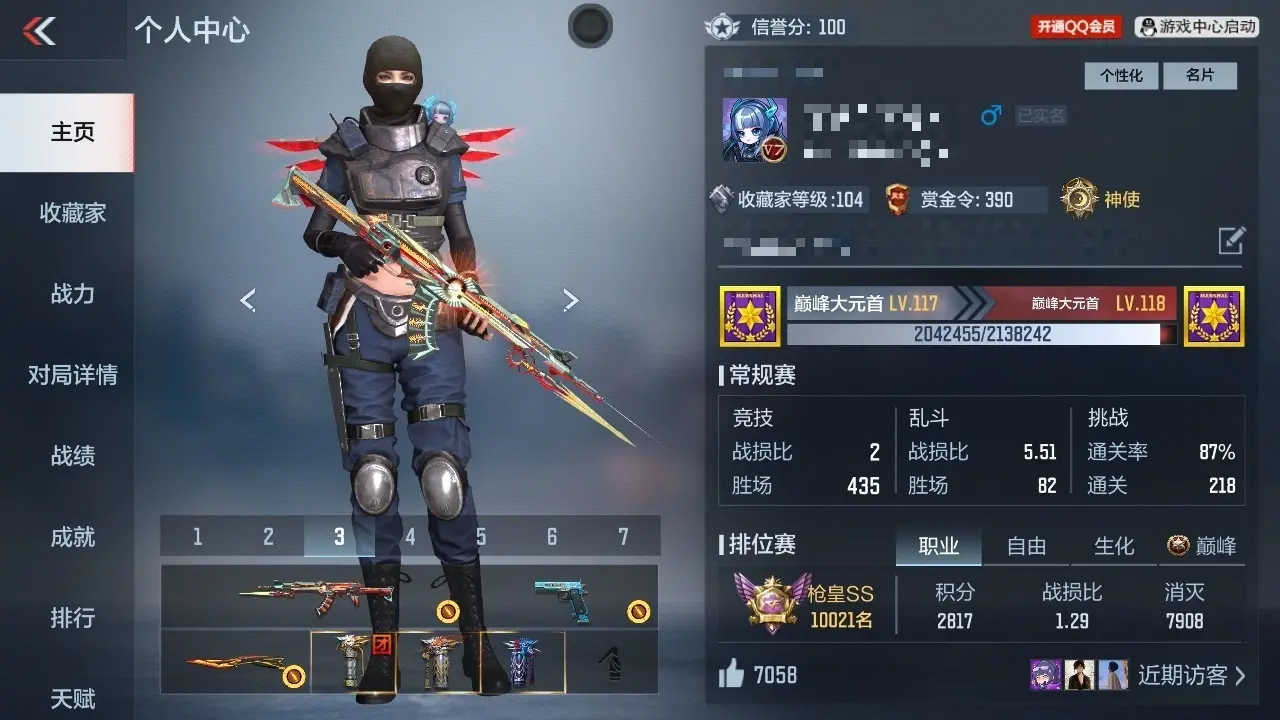This screenshot has width=1280, height=720.
Task: Switch ranked stats to the 生化 tab
Action: [x=1114, y=546]
